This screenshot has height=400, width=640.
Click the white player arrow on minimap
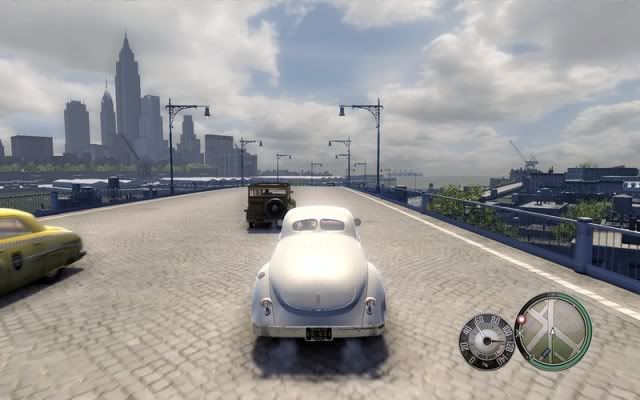tap(553, 333)
